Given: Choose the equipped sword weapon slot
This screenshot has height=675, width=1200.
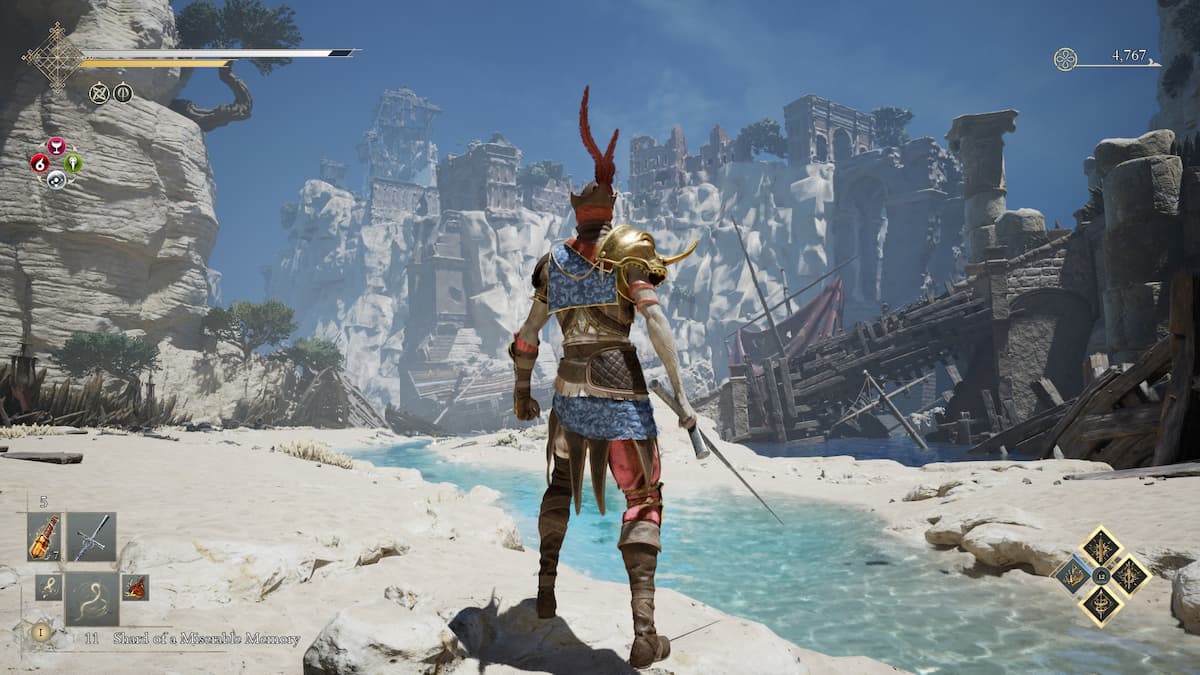Looking at the screenshot, I should coord(92,537).
